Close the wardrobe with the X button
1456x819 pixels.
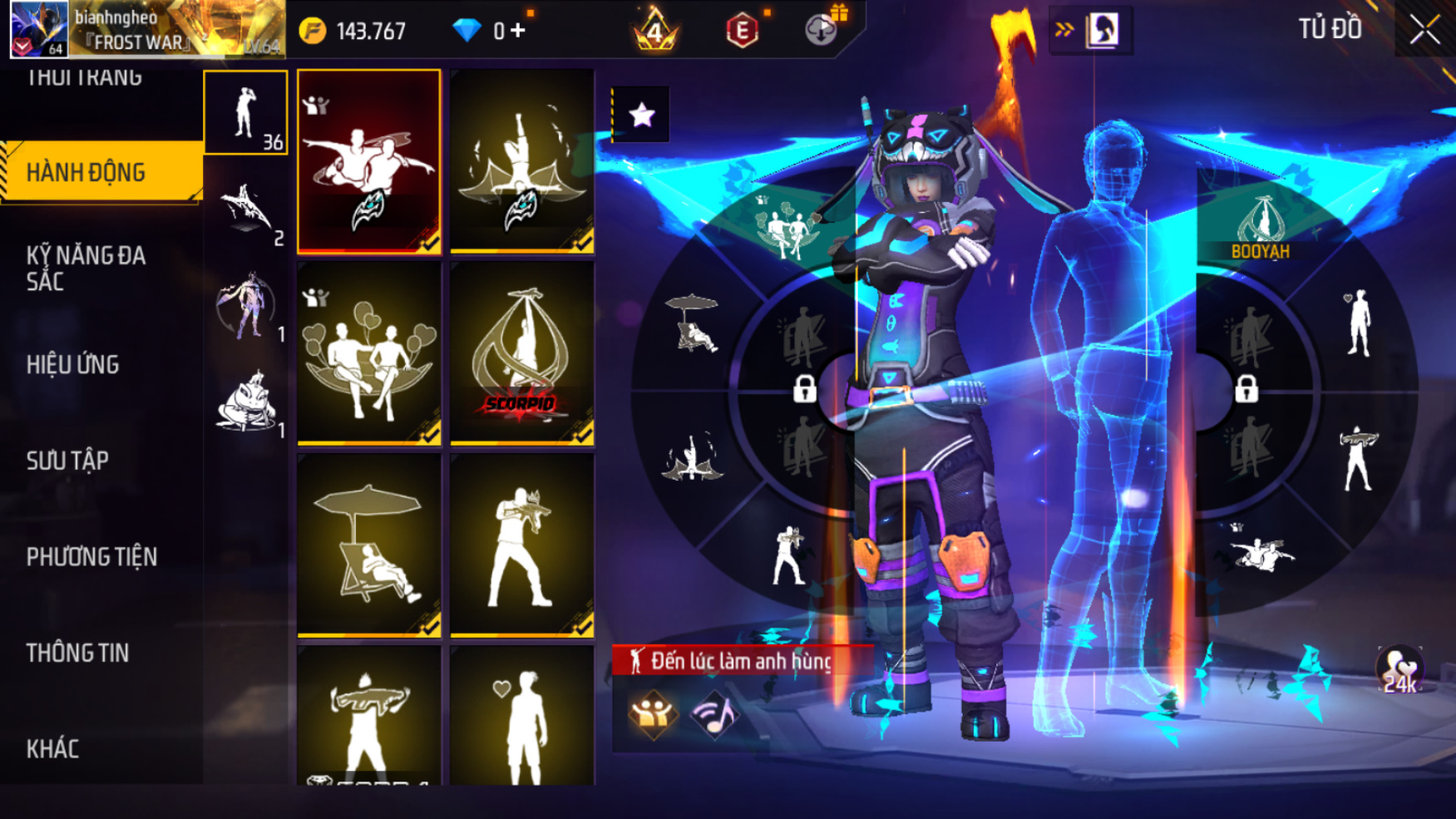(x=1424, y=31)
